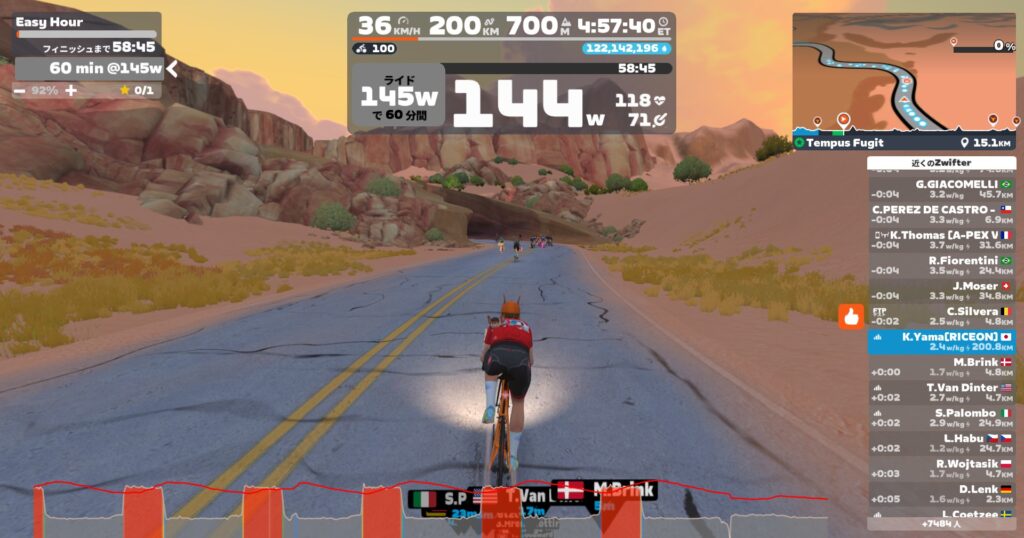Choose D.Lenk from nearby Zwifters
1024x538 pixels.
(940, 494)
